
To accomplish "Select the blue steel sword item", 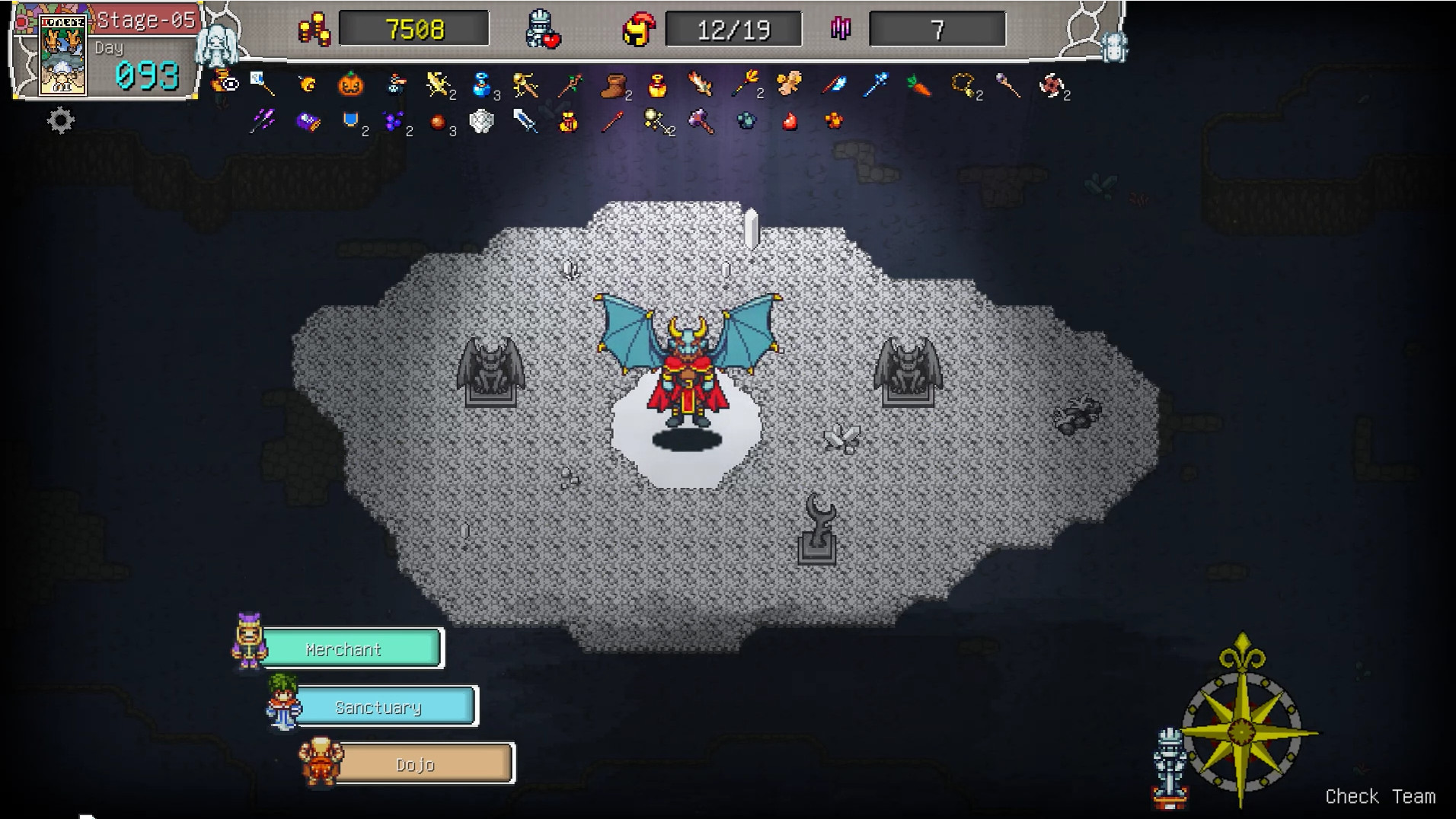I will (525, 121).
